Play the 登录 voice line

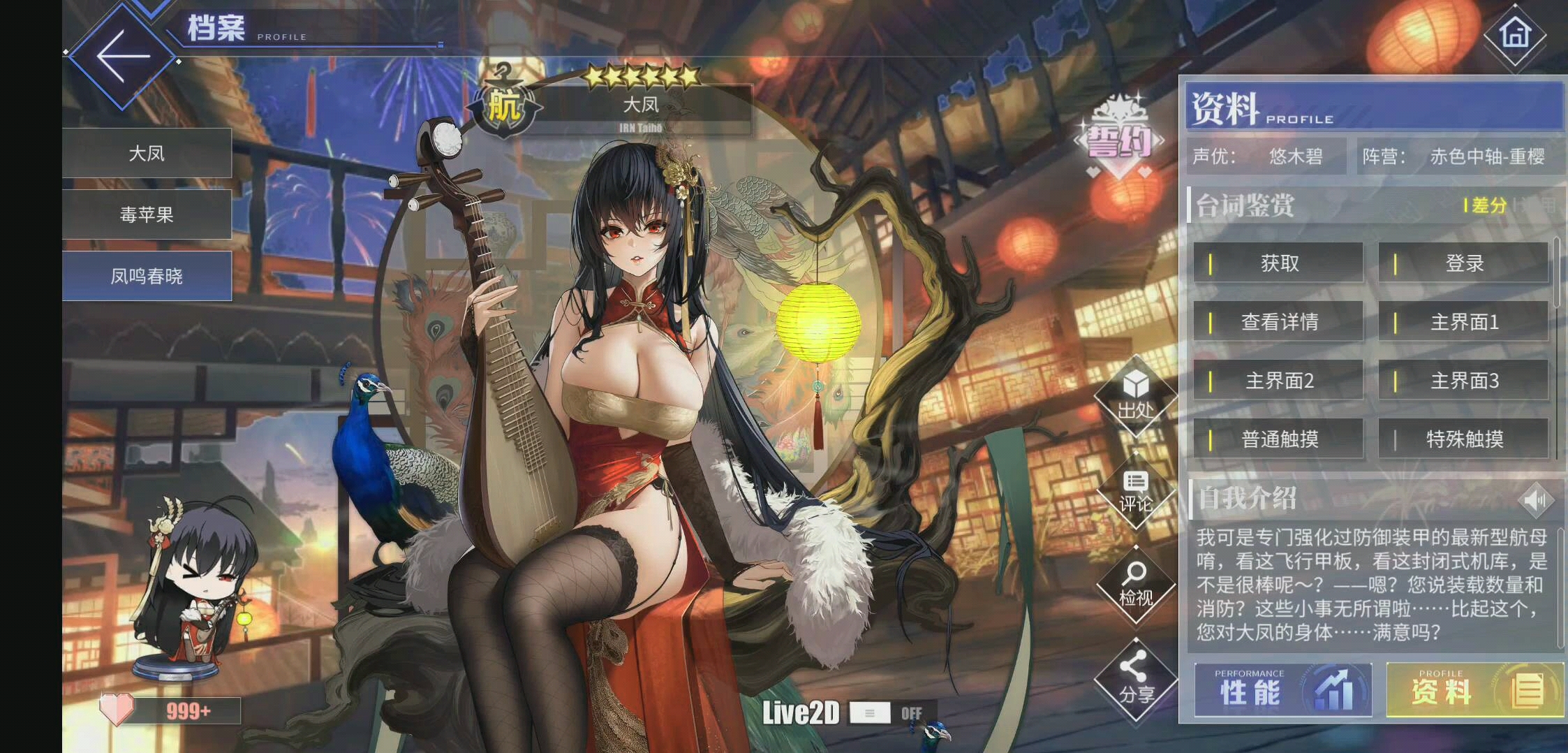point(1463,263)
